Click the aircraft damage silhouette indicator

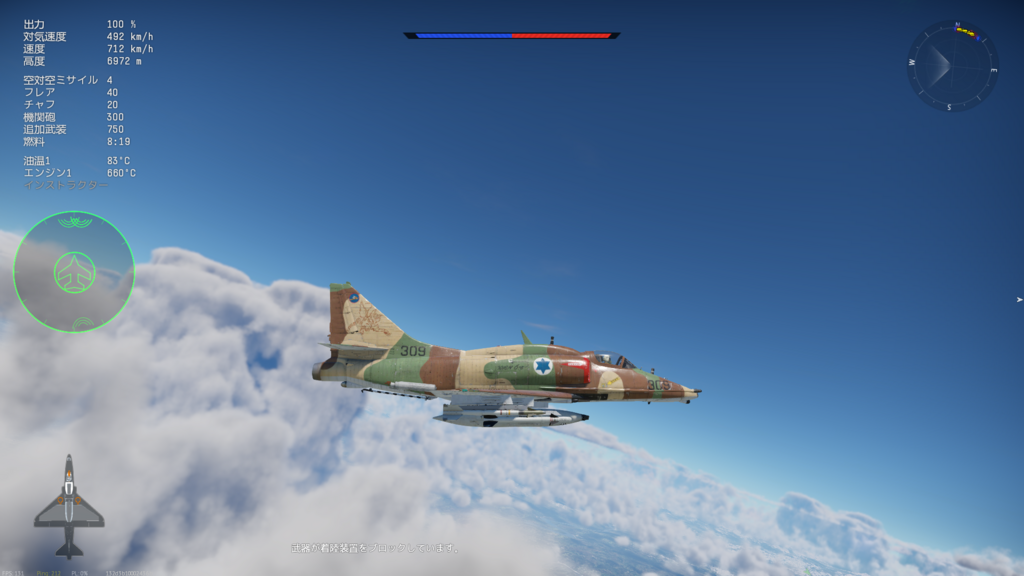69,506
